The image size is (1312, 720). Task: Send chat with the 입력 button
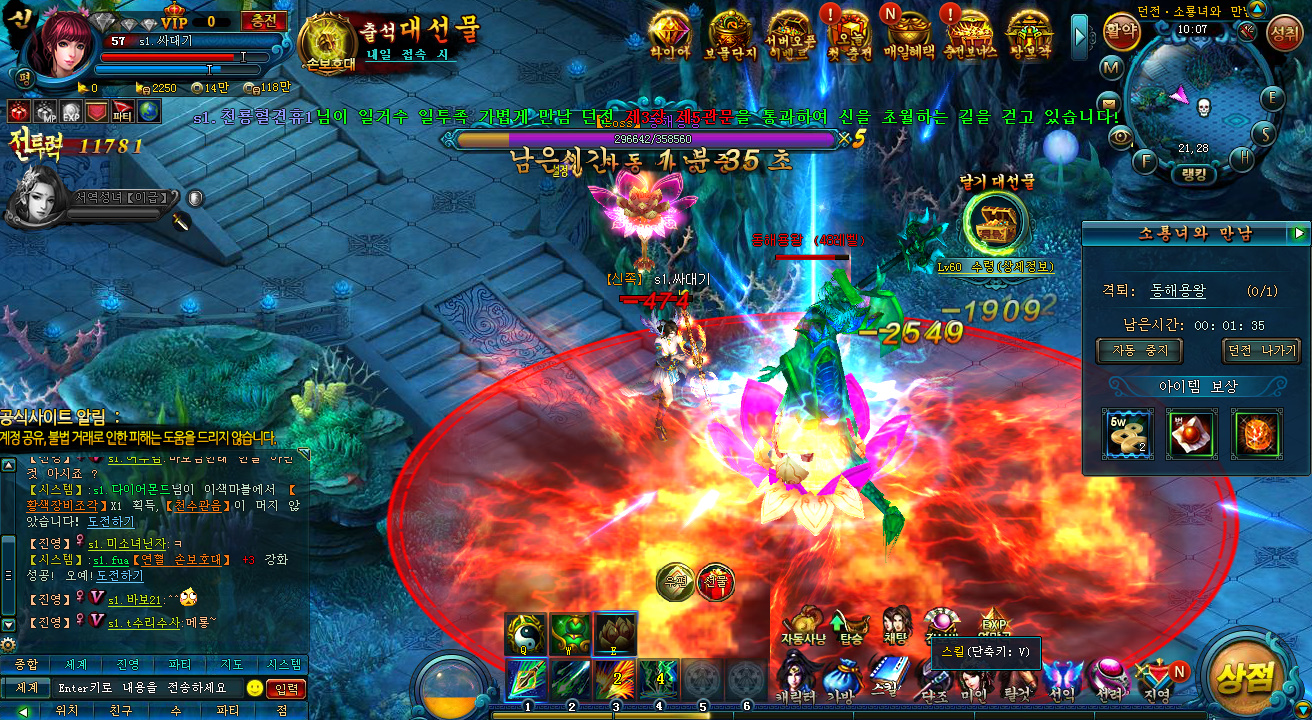287,688
